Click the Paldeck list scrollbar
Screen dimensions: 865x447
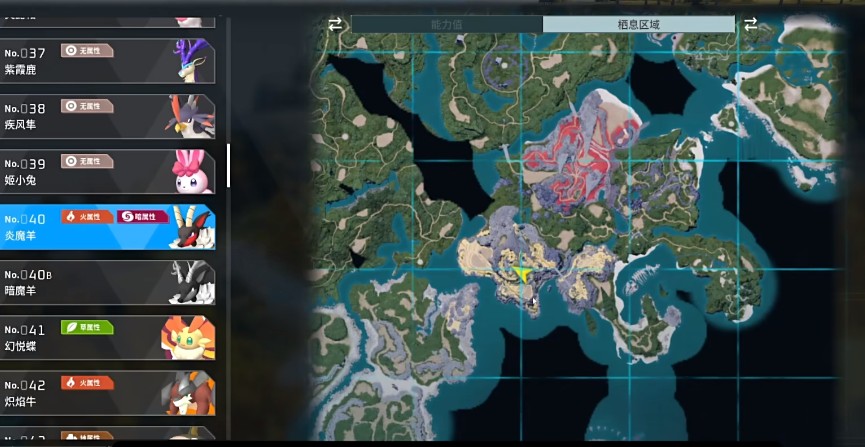pyautogui.click(x=229, y=165)
